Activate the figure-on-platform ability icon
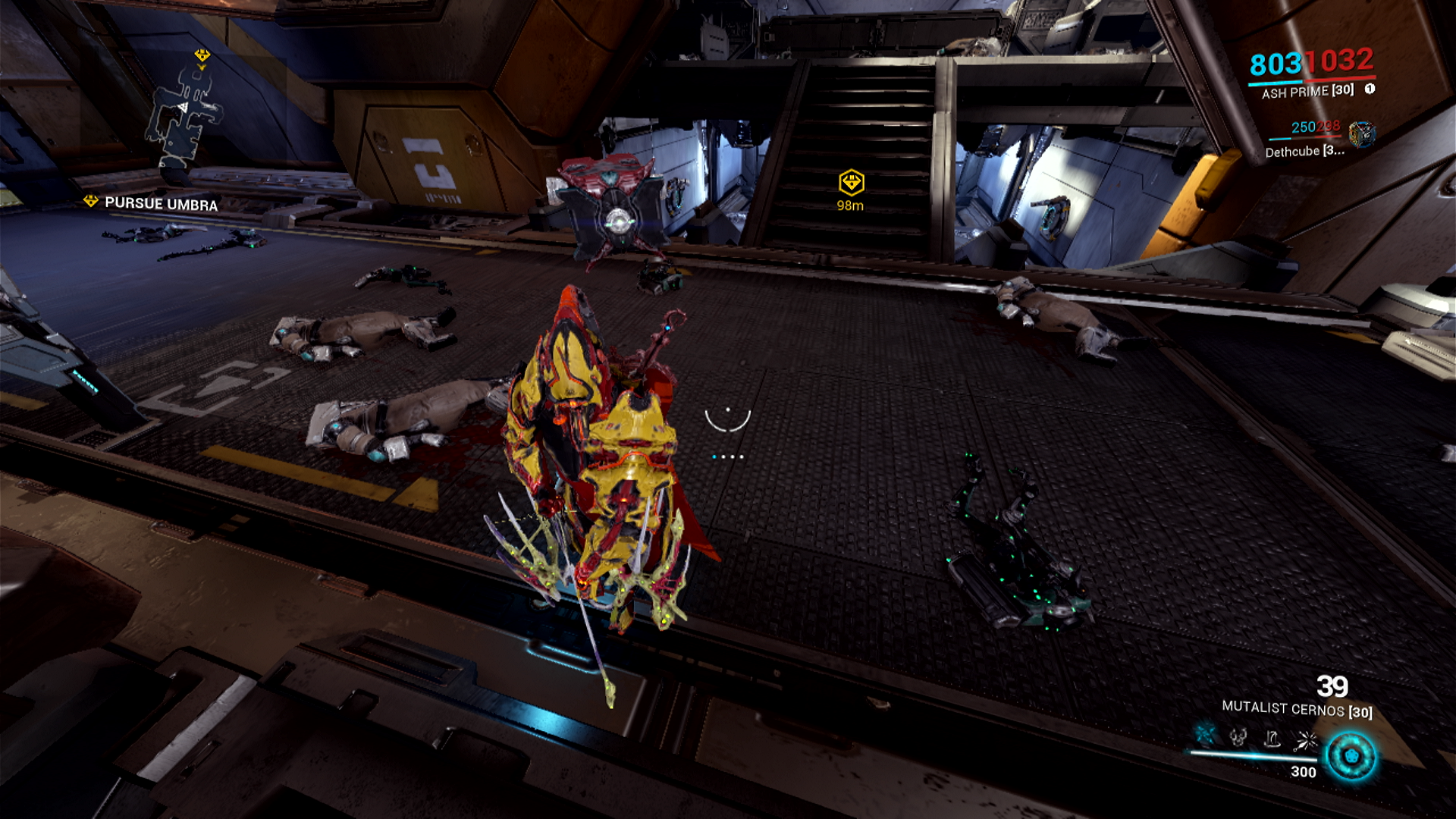The image size is (1456, 819). click(1272, 738)
